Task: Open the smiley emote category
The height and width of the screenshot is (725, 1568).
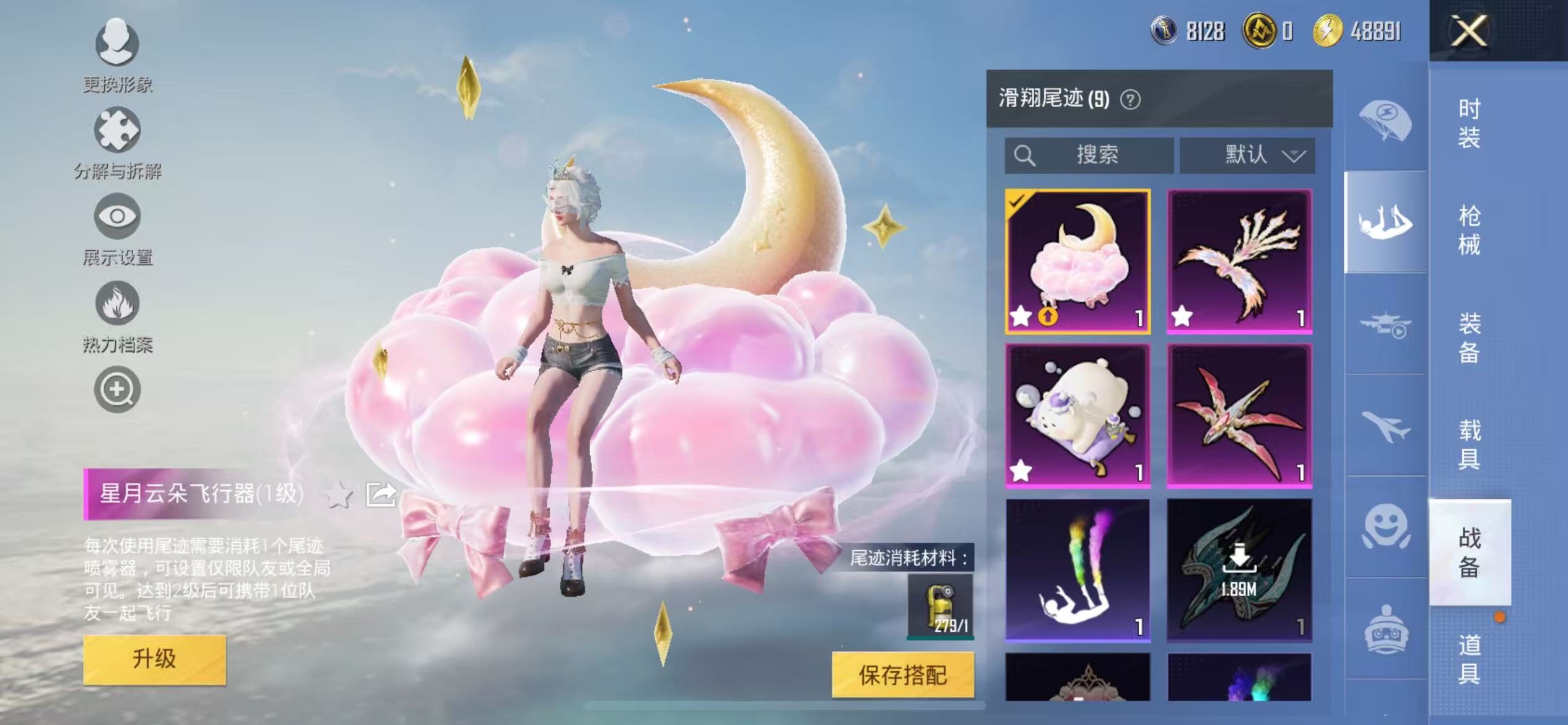Action: click(x=1385, y=526)
